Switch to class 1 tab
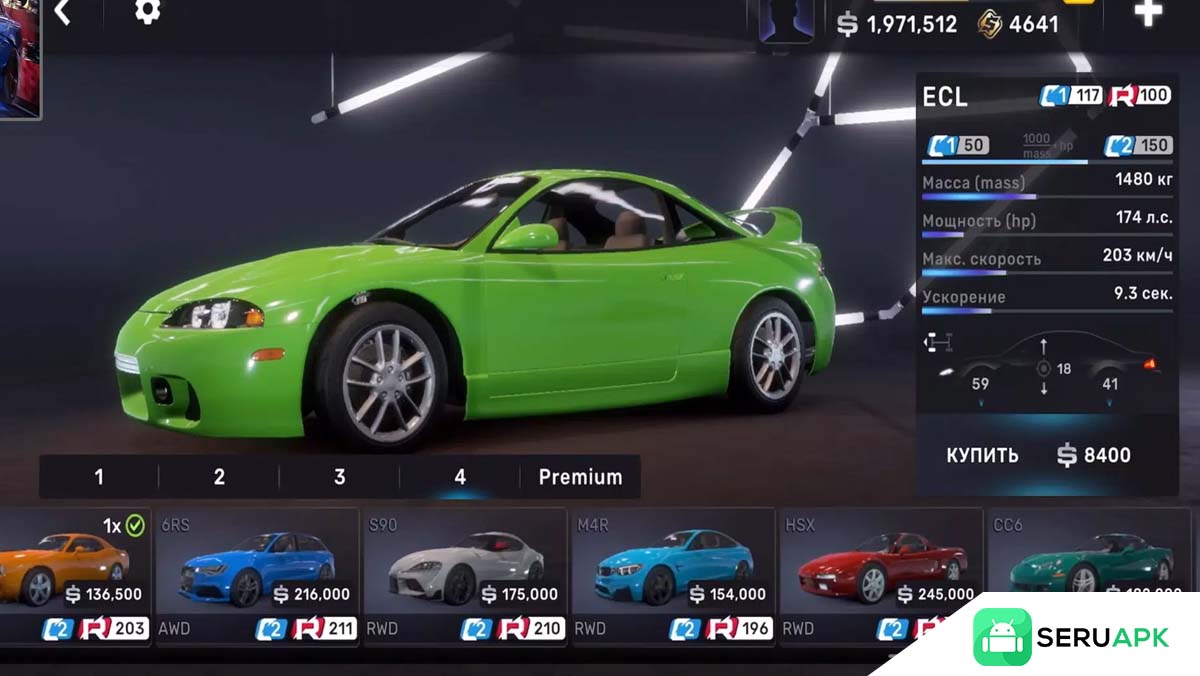 [x=99, y=477]
